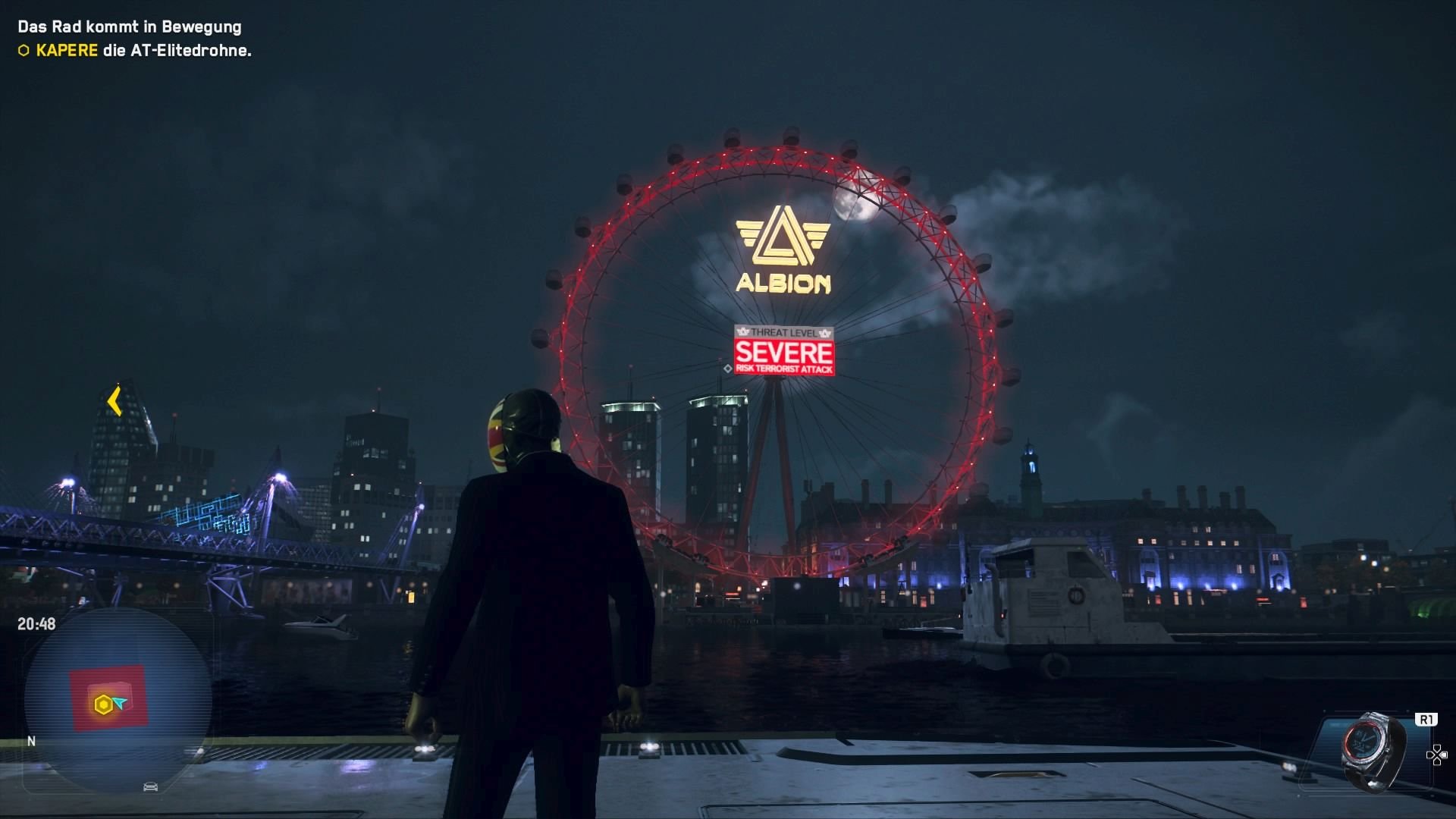Click the N compass indicator on the minimap
Image resolution: width=1456 pixels, height=819 pixels.
(x=31, y=742)
